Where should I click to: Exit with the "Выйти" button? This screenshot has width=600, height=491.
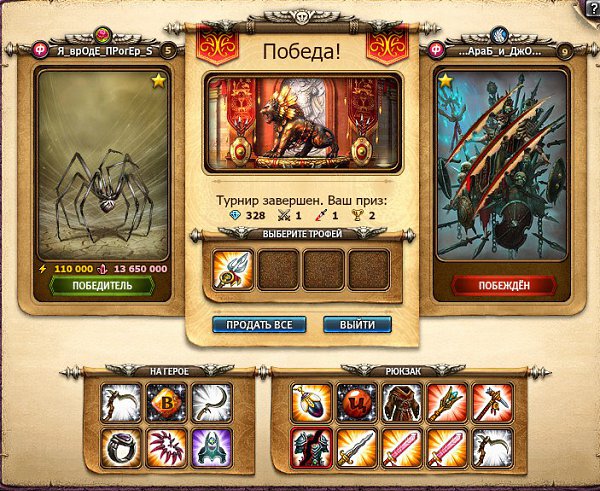tap(357, 325)
